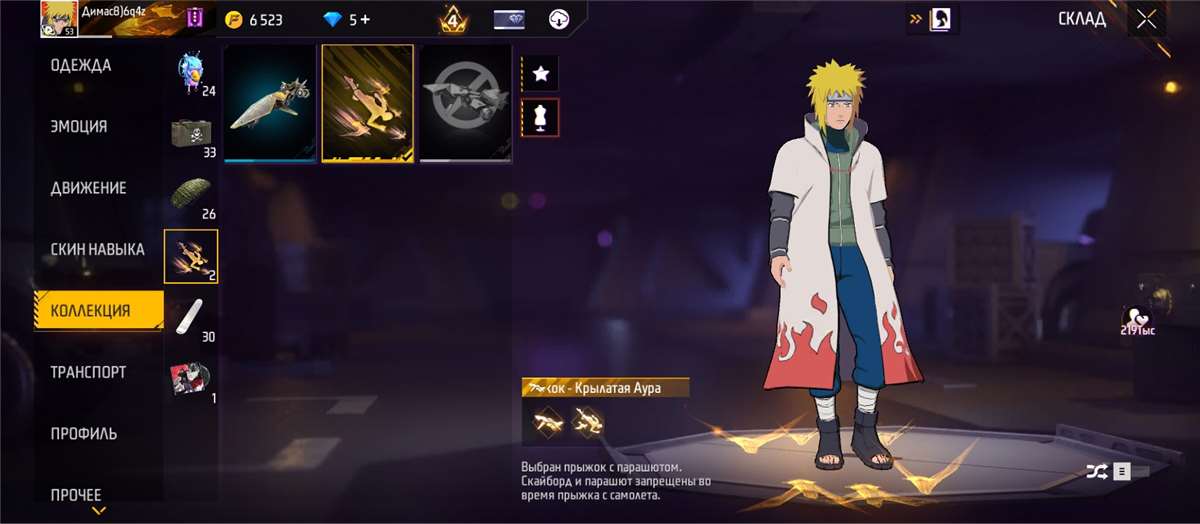Click the star favorites filter button

(541, 73)
